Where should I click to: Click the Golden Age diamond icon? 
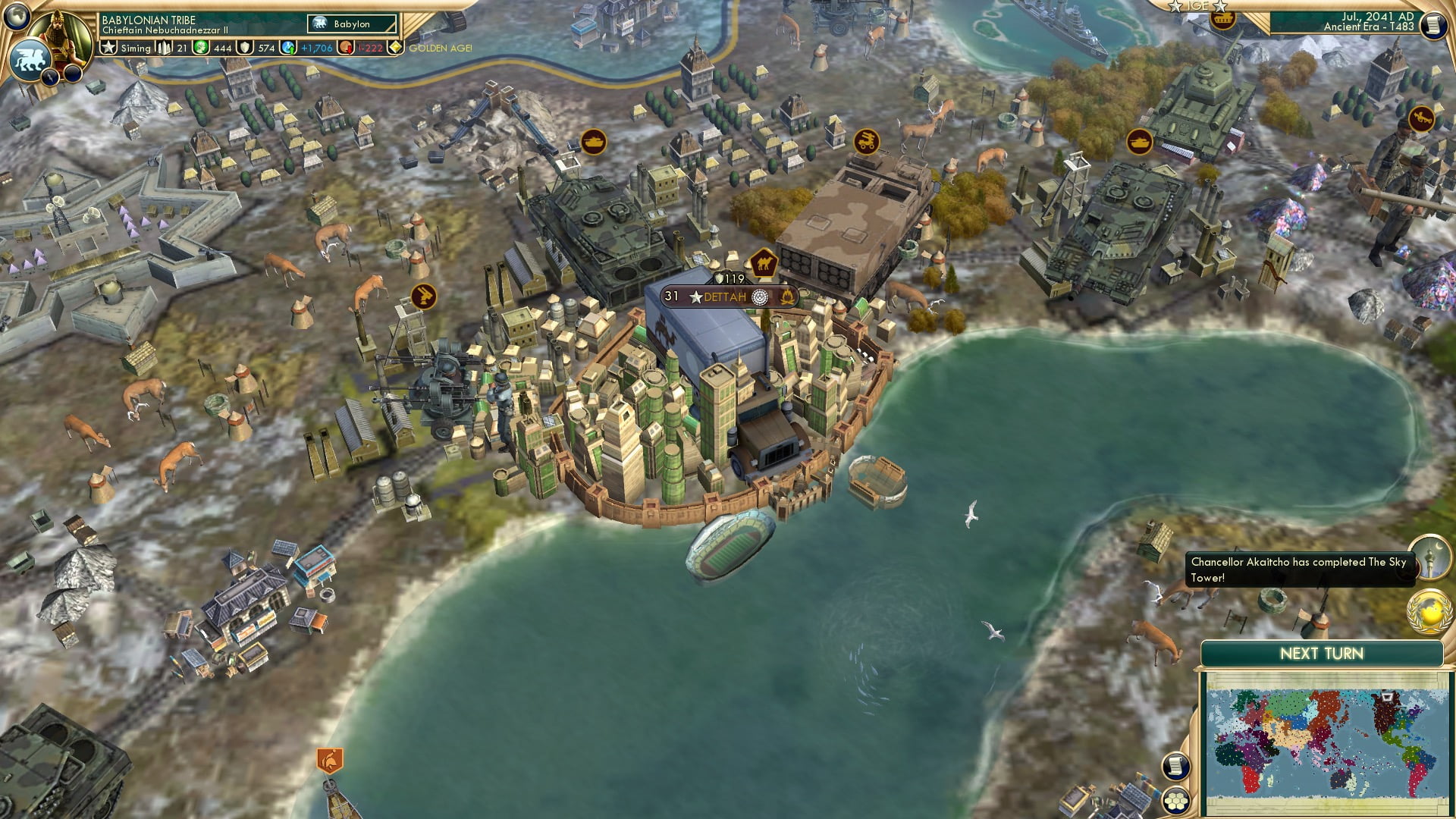point(396,48)
